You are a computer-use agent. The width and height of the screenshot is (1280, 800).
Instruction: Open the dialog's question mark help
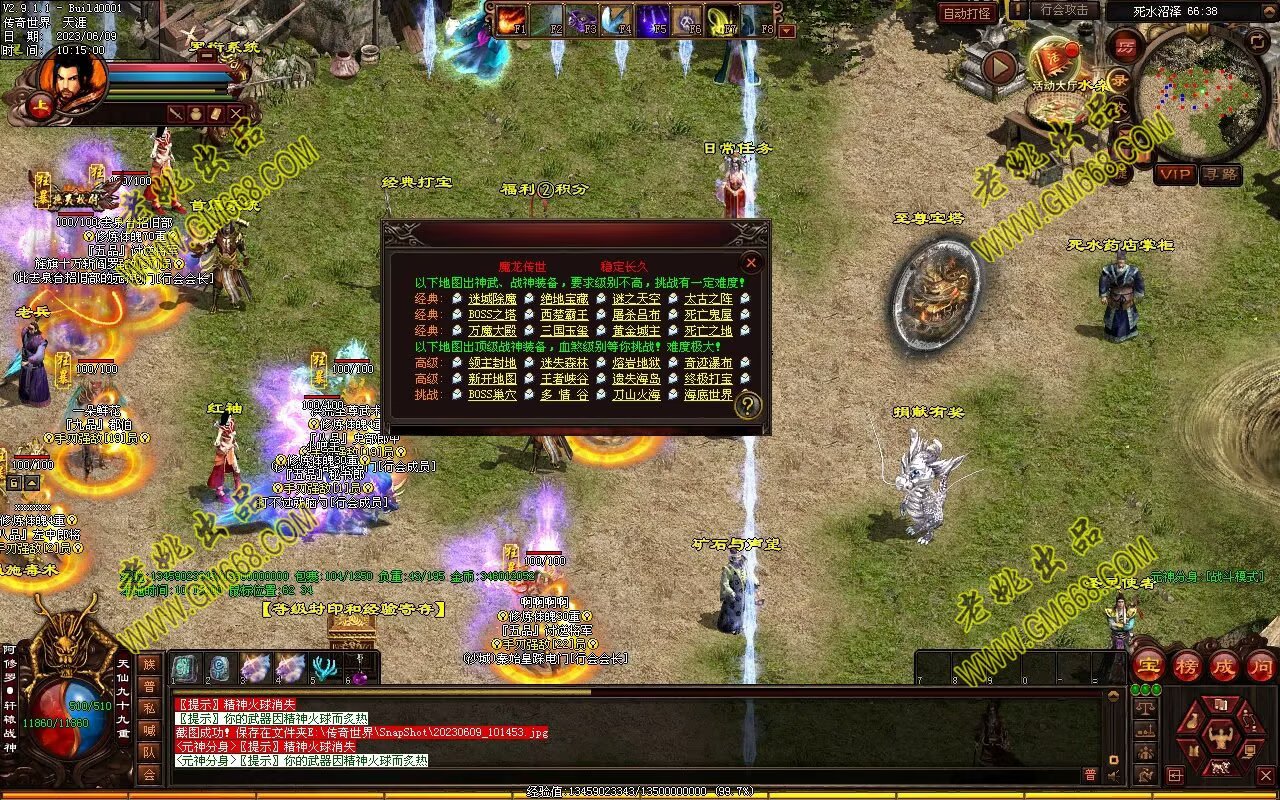[748, 405]
